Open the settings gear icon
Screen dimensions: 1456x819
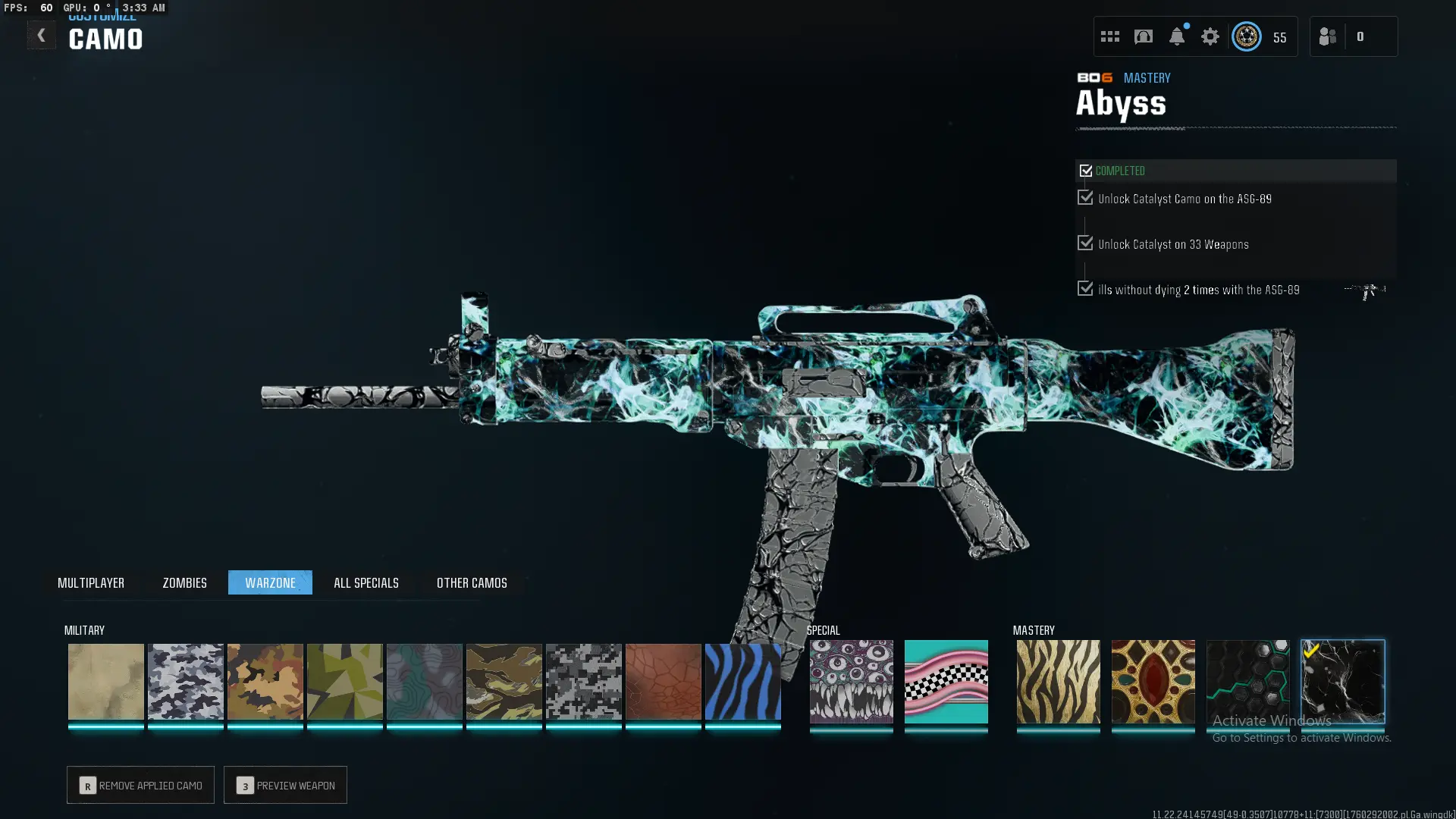tap(1210, 36)
